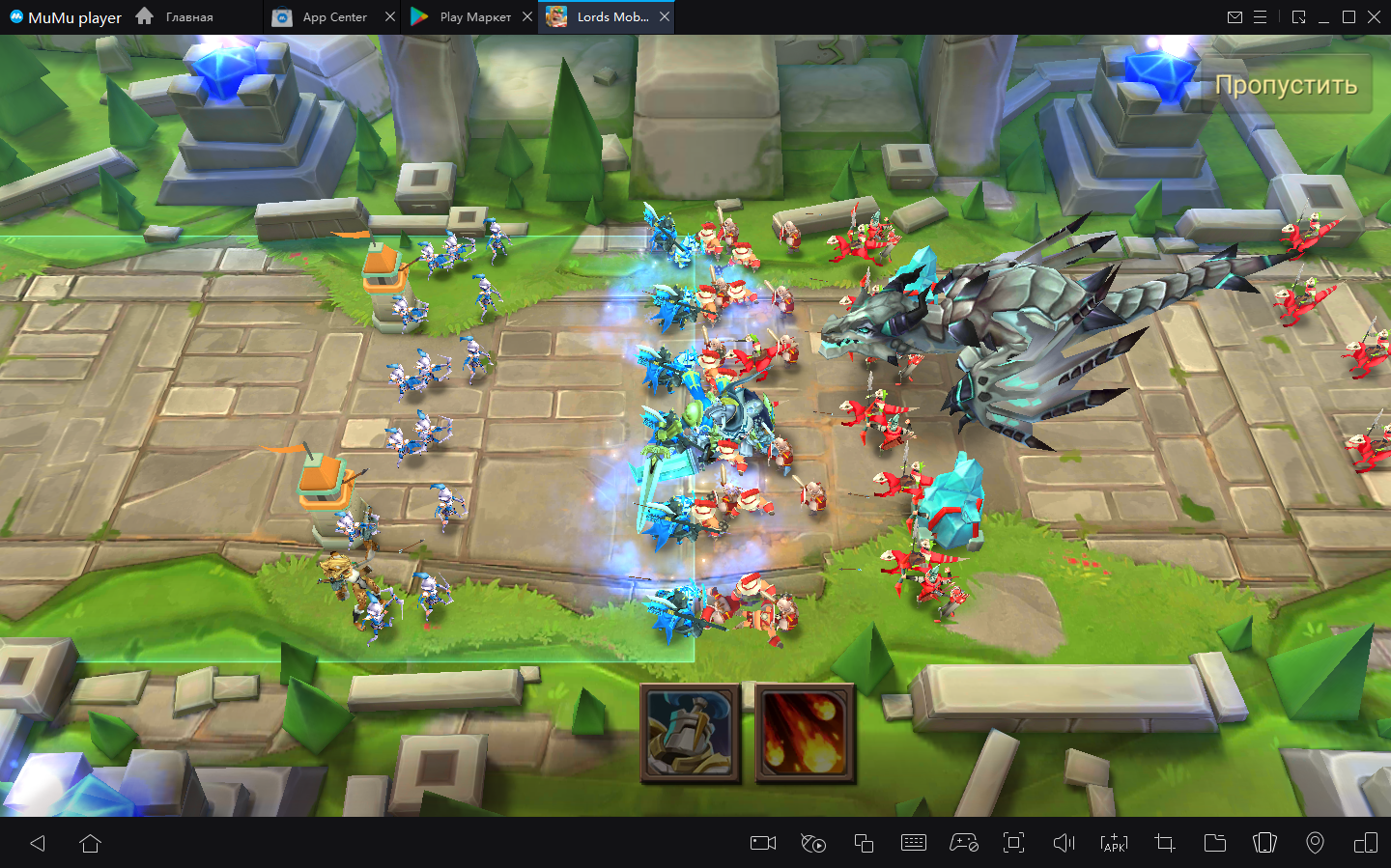This screenshot has height=868, width=1391.
Task: Switch to the Play Маркет tab
Action: click(465, 17)
